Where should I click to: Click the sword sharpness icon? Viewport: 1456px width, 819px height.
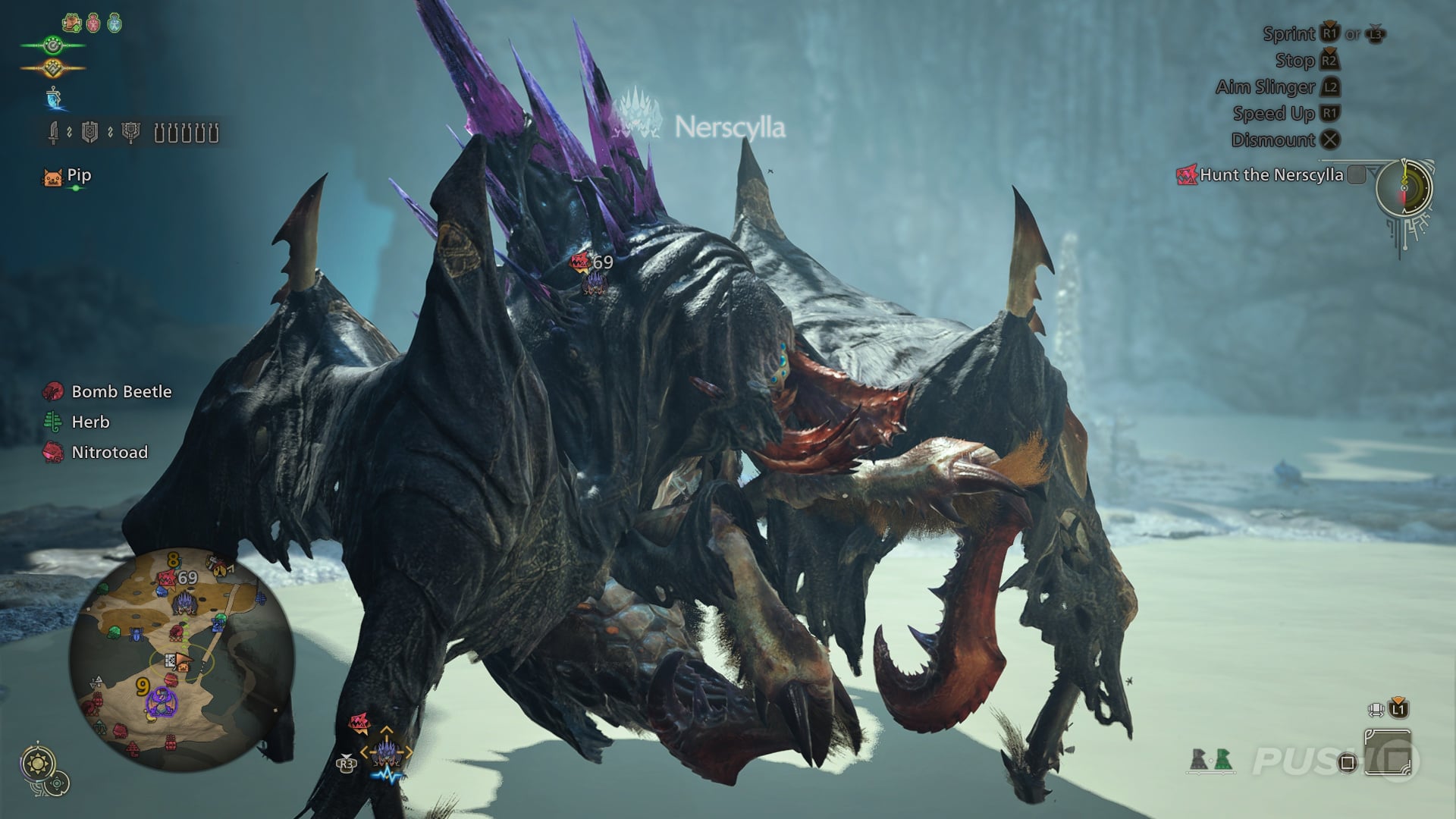coord(53,133)
